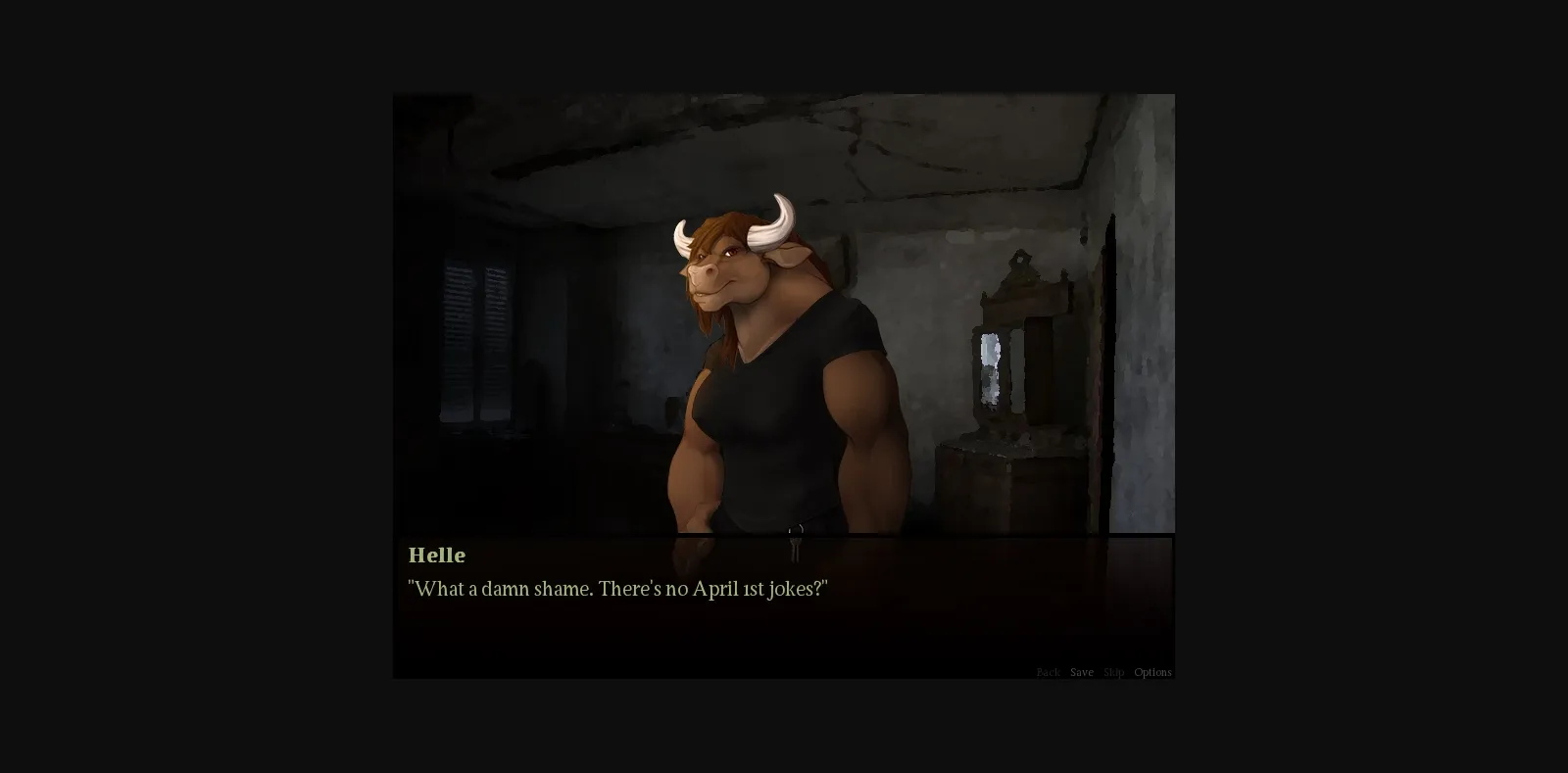This screenshot has width=1568, height=773.
Task: Click the April 1st jokes dialogue line
Action: tap(617, 589)
